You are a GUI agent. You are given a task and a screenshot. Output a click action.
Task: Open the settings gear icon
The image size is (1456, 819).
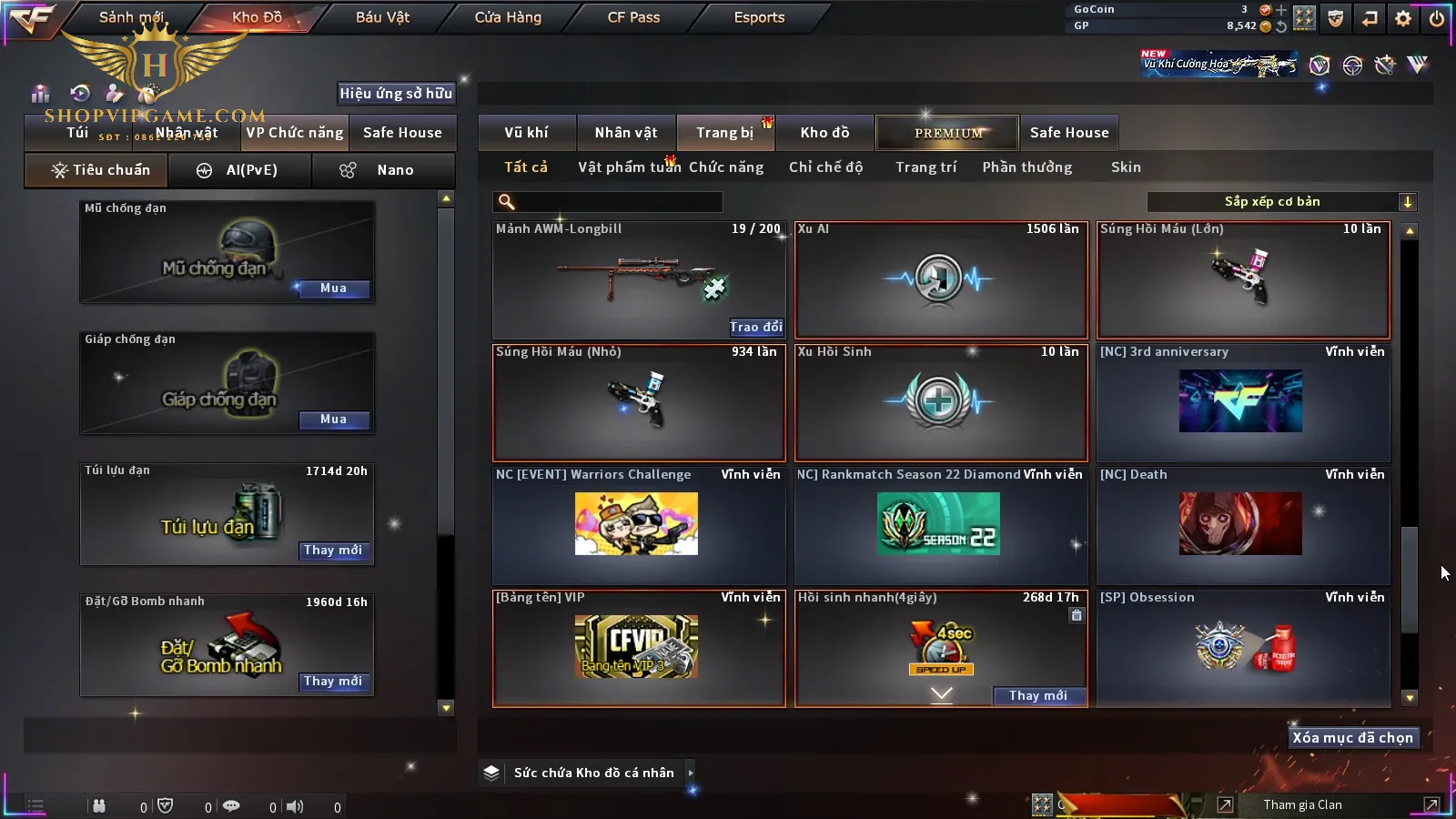coord(1403,18)
